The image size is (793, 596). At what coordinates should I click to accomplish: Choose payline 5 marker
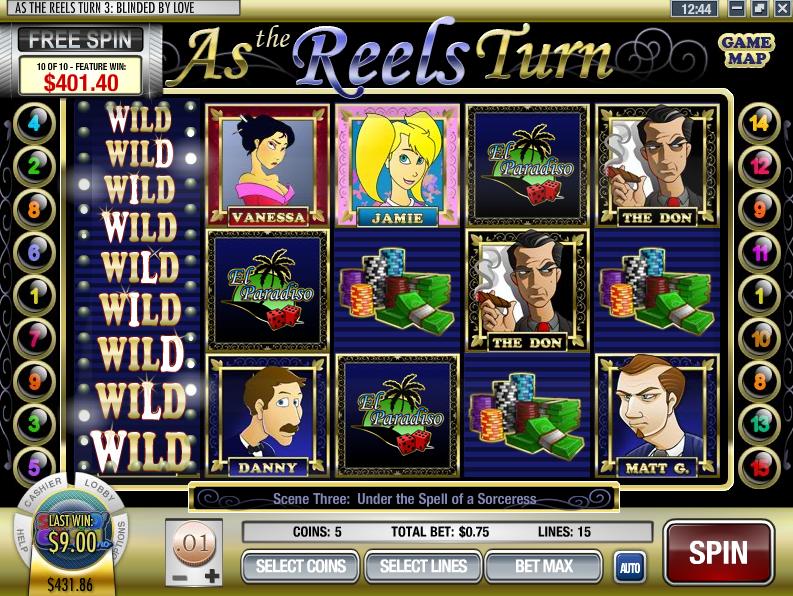pos(35,466)
